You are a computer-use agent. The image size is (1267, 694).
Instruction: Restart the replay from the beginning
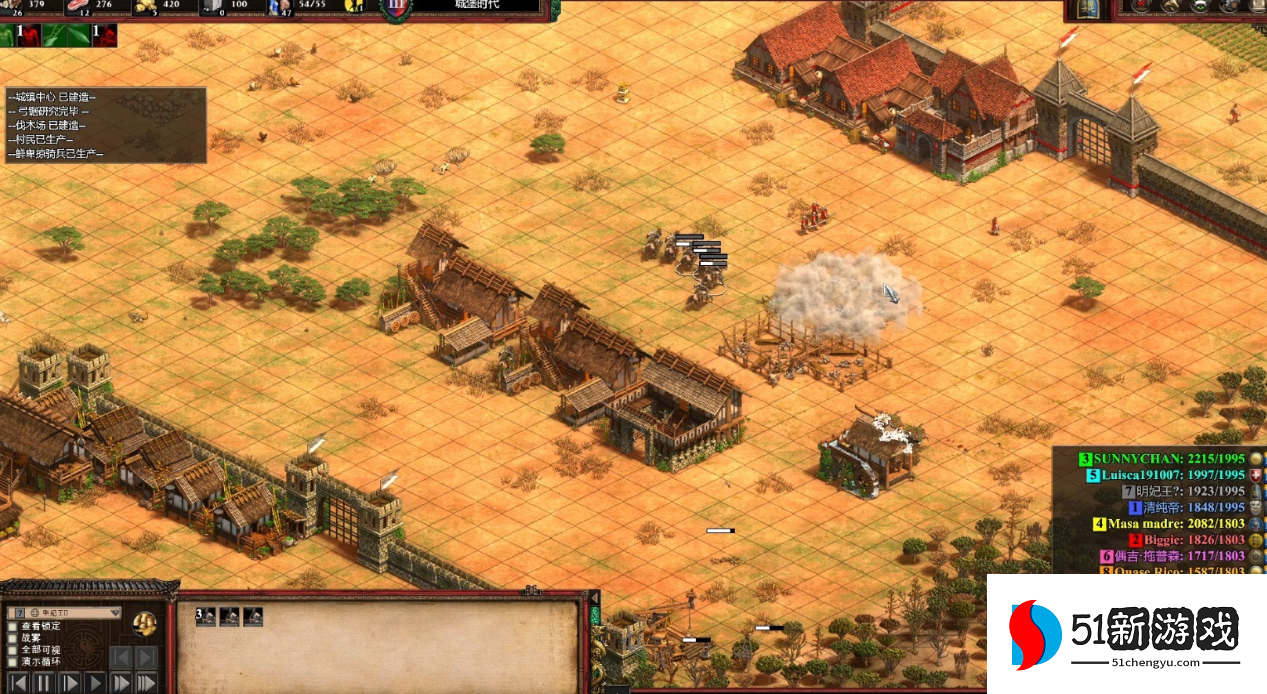tap(17, 684)
